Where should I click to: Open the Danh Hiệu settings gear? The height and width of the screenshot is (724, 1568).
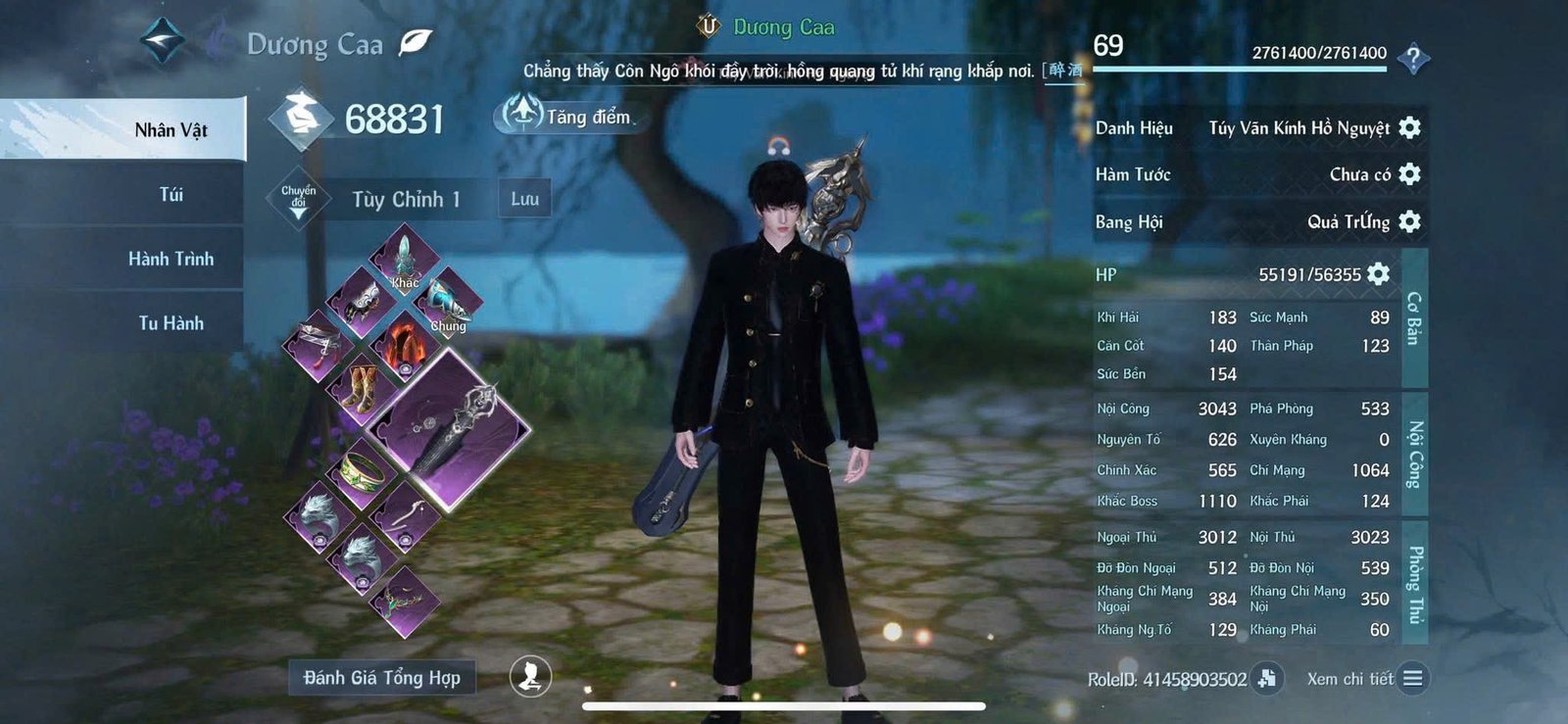(x=1409, y=127)
